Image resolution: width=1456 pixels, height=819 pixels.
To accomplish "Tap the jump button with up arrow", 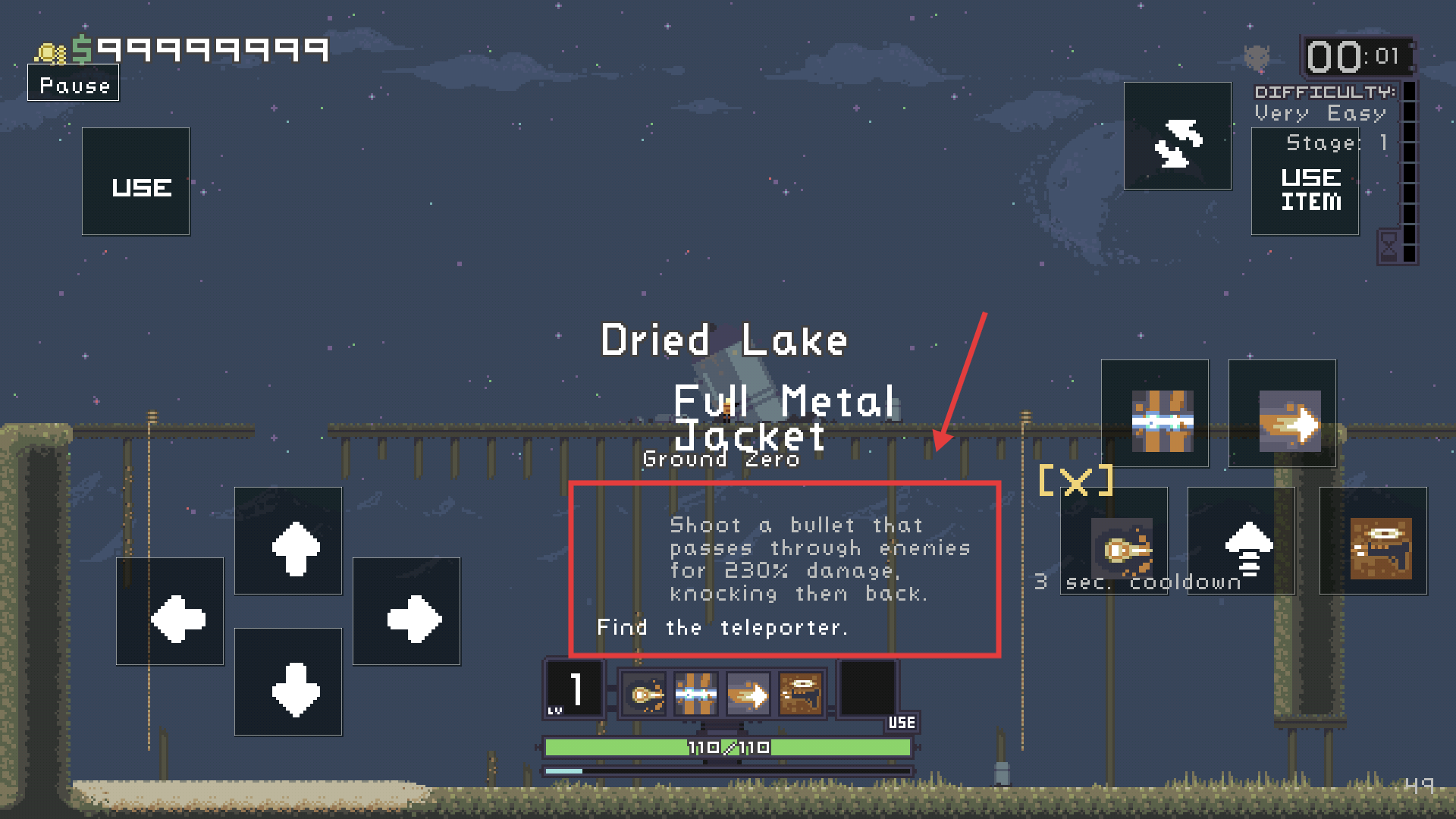I will pos(1241,541).
